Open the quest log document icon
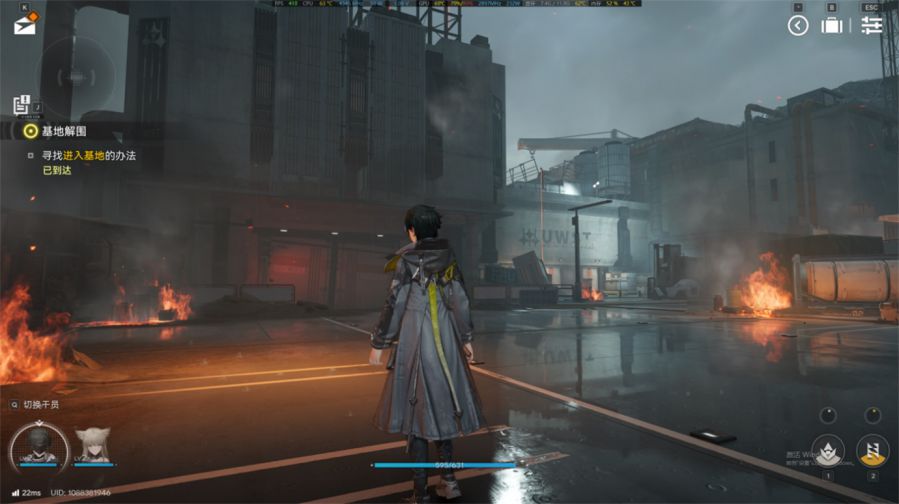The height and width of the screenshot is (504, 899). 21,104
